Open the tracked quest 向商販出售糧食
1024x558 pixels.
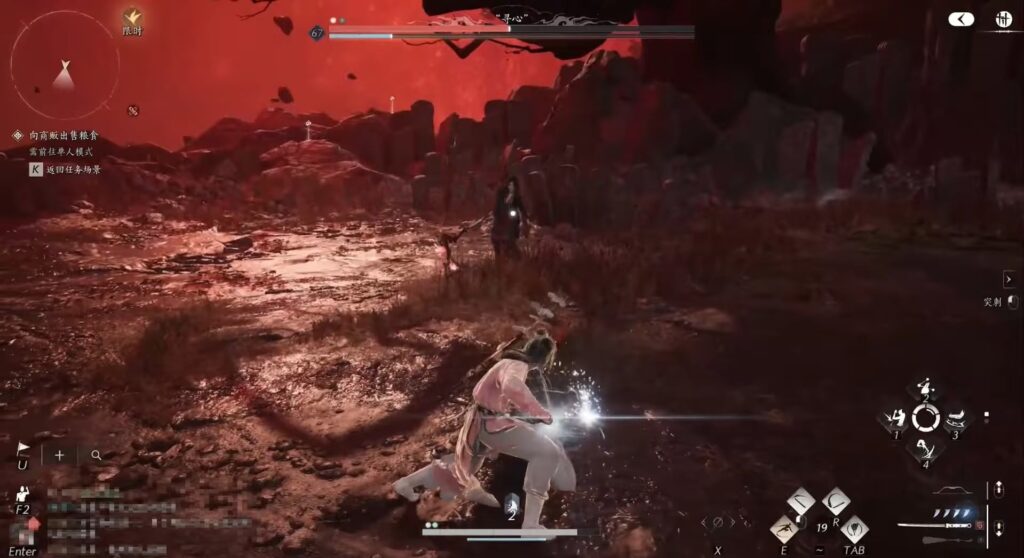63,135
